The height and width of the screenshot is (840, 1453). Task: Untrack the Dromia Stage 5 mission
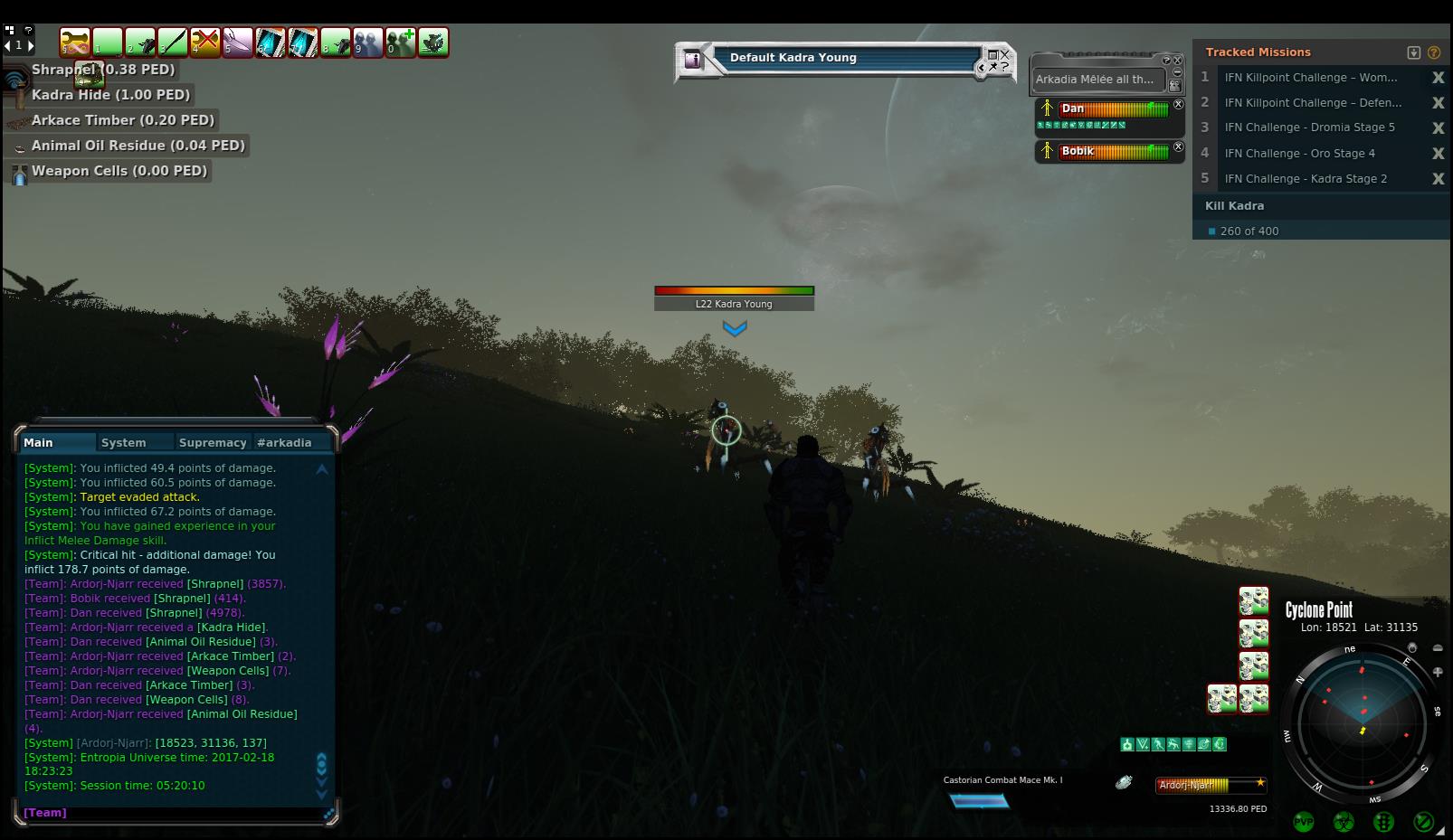point(1438,128)
